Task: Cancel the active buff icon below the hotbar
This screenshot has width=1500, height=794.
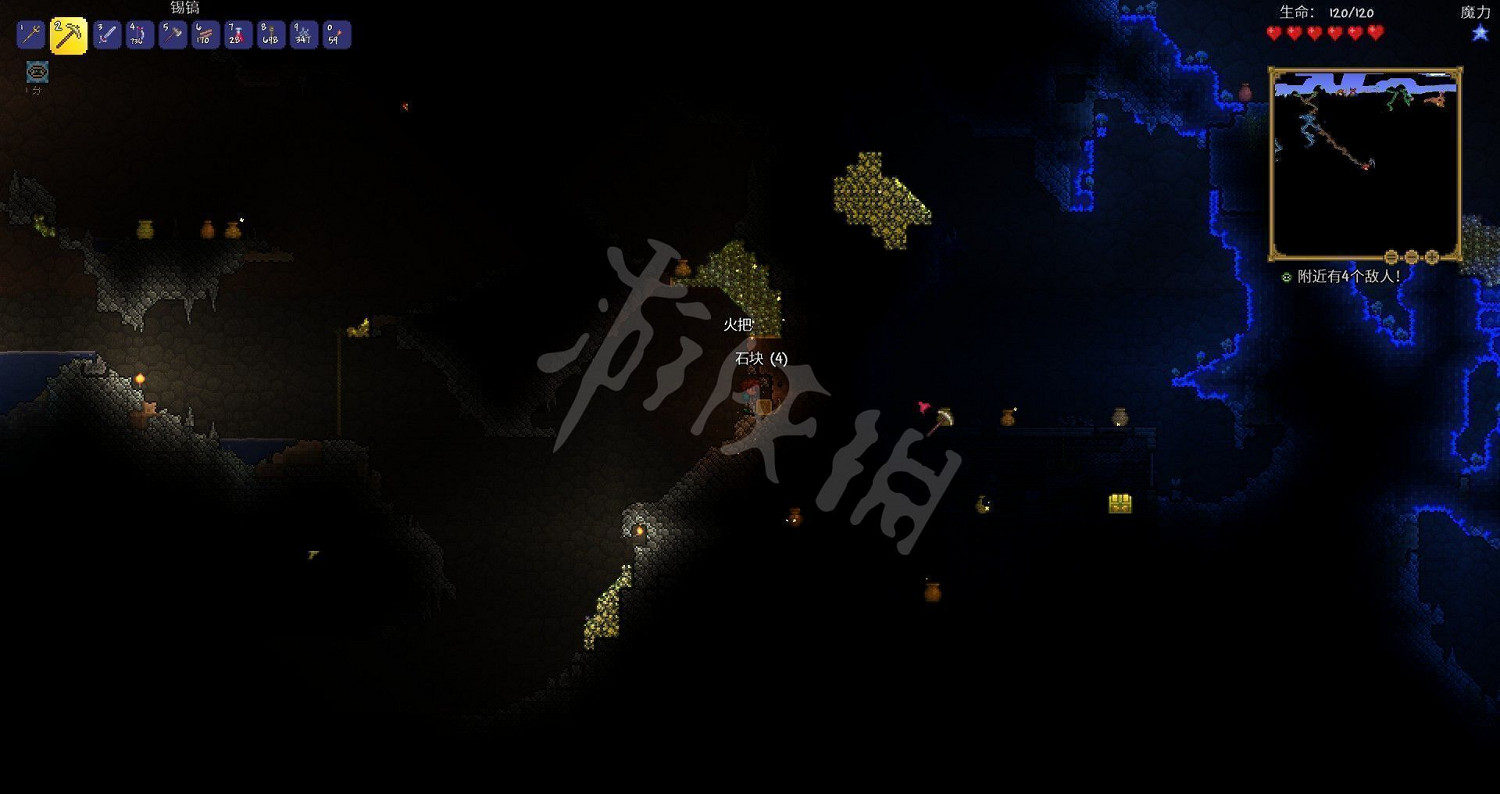Action: (36, 72)
